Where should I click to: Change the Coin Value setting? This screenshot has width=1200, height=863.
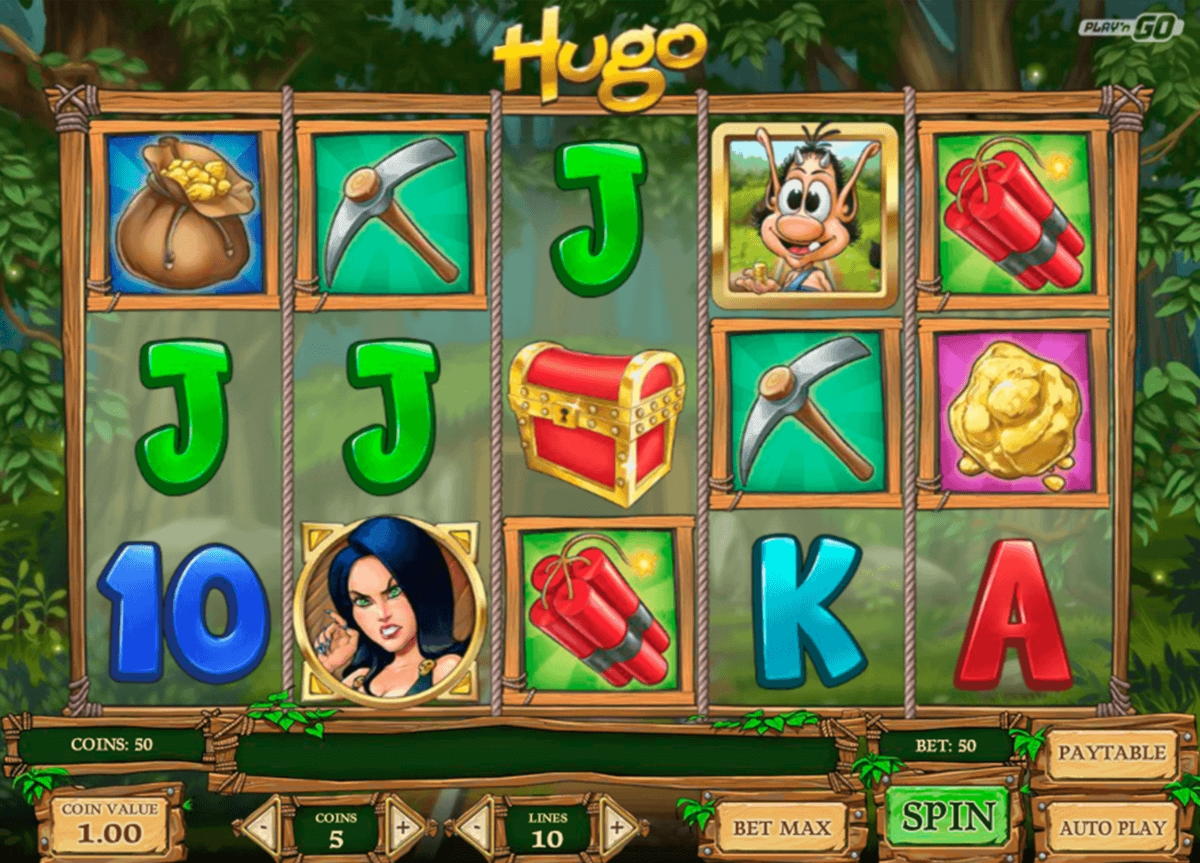(x=109, y=824)
